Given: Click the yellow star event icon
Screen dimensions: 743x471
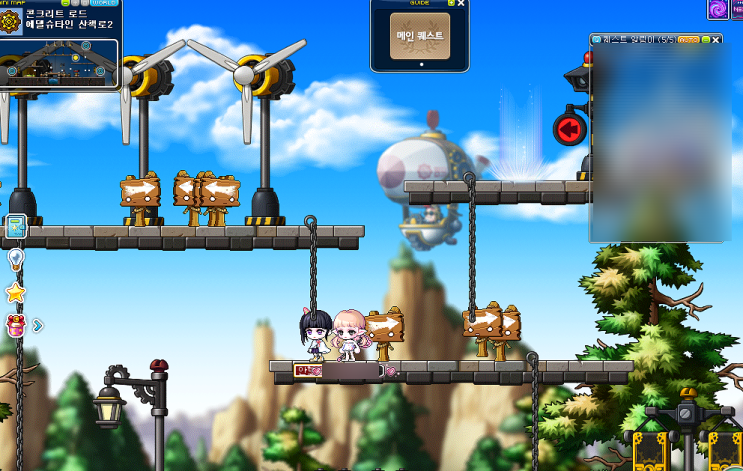Looking at the screenshot, I should [16, 292].
